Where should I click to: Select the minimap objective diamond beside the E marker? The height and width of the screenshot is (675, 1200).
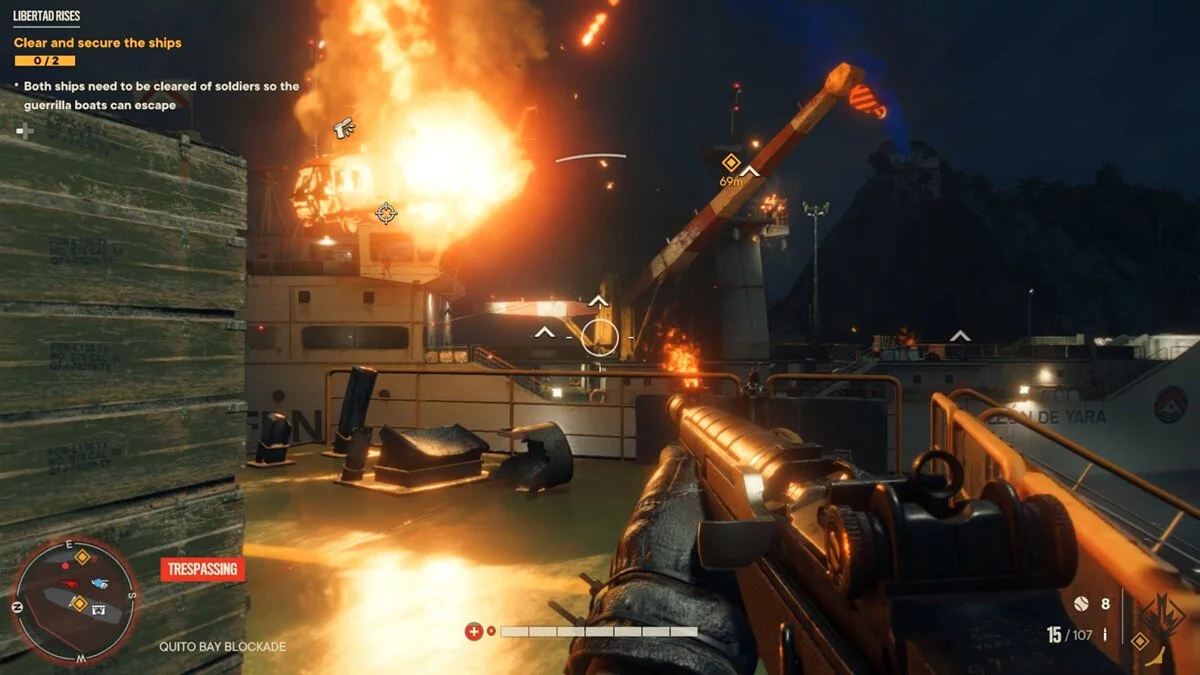click(82, 556)
